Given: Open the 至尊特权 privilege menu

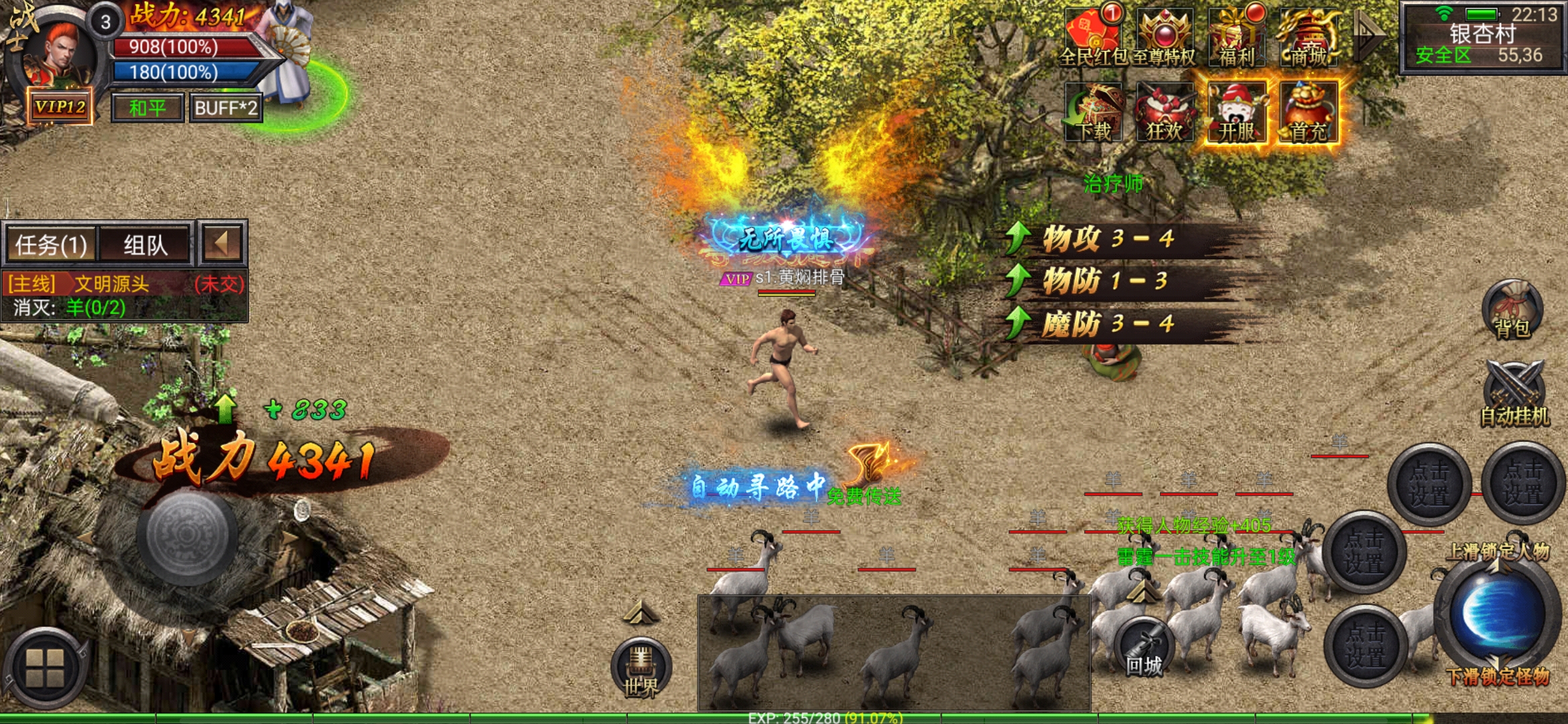Looking at the screenshot, I should pyautogui.click(x=1165, y=37).
